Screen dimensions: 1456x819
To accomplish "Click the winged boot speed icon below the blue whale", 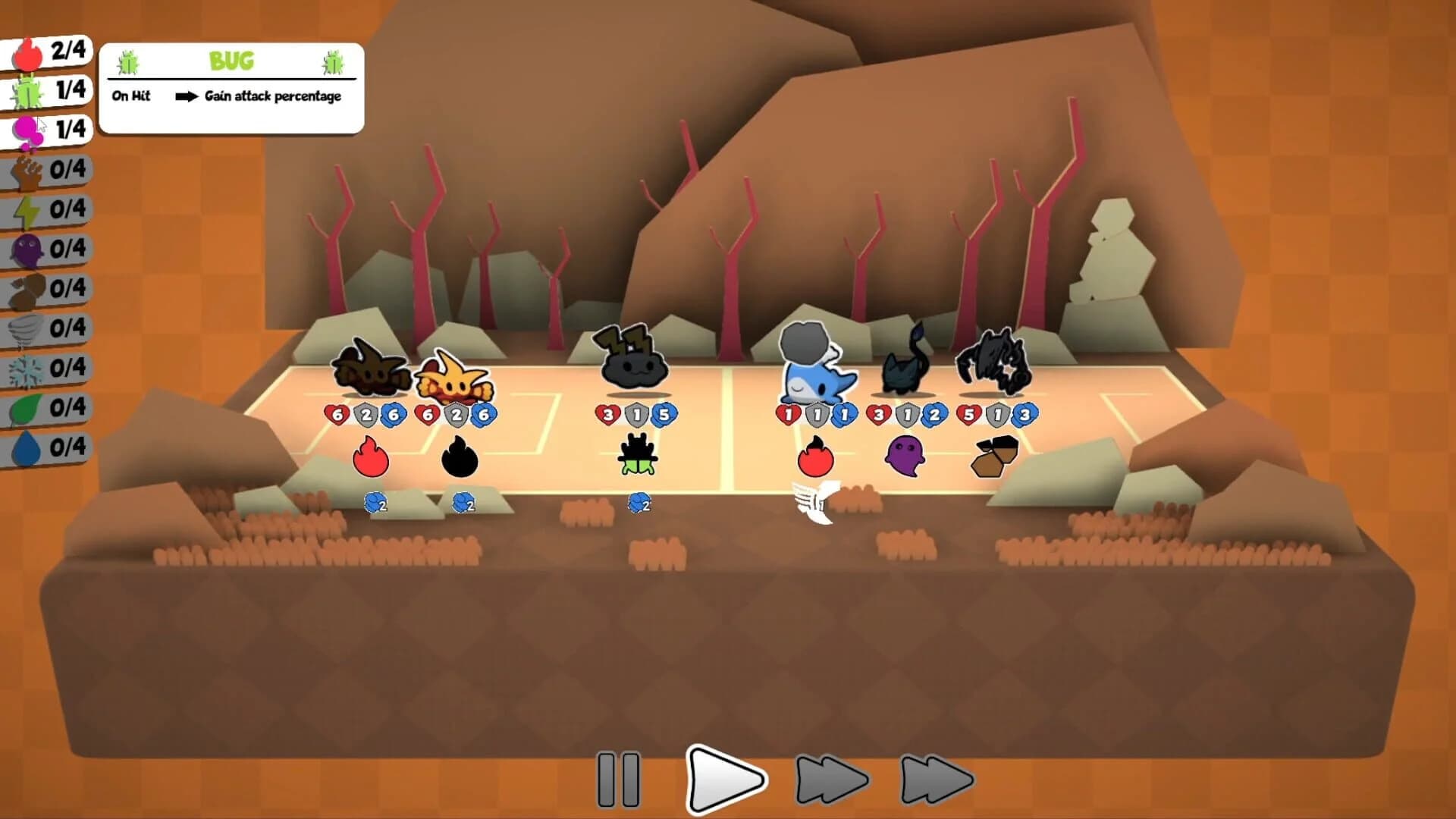I will coord(816,500).
